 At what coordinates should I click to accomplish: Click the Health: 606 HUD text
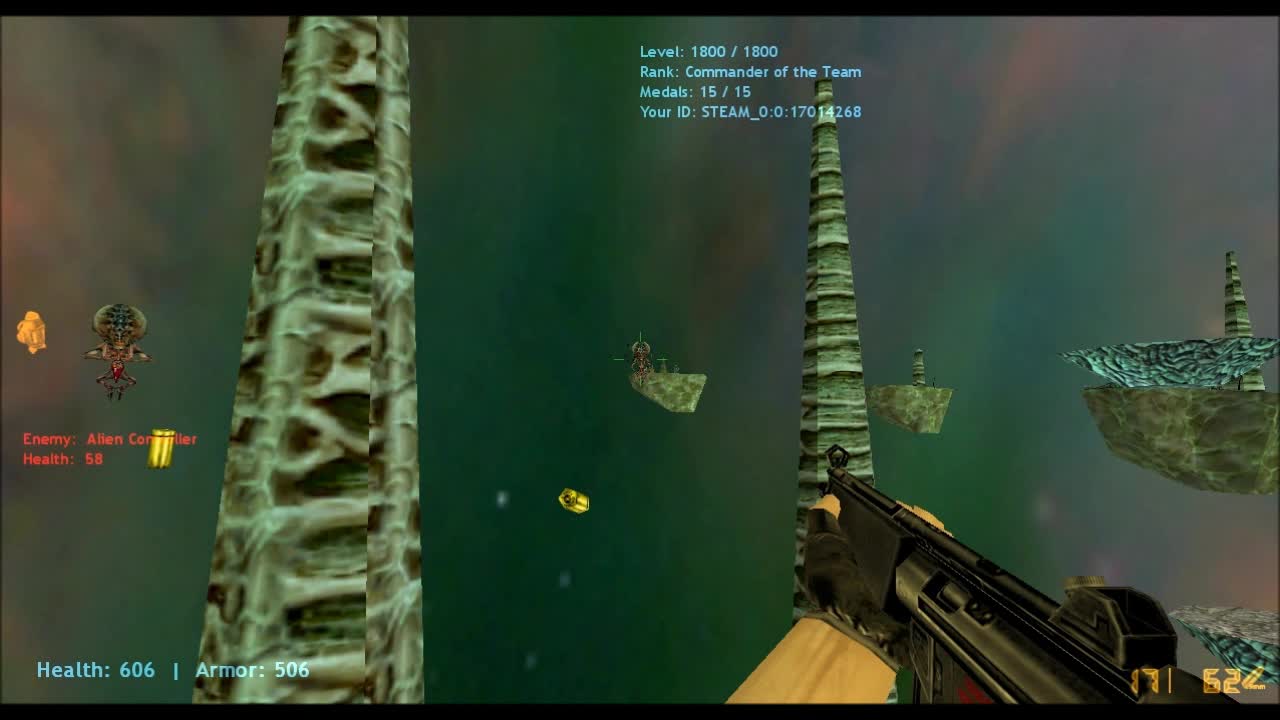coord(95,670)
